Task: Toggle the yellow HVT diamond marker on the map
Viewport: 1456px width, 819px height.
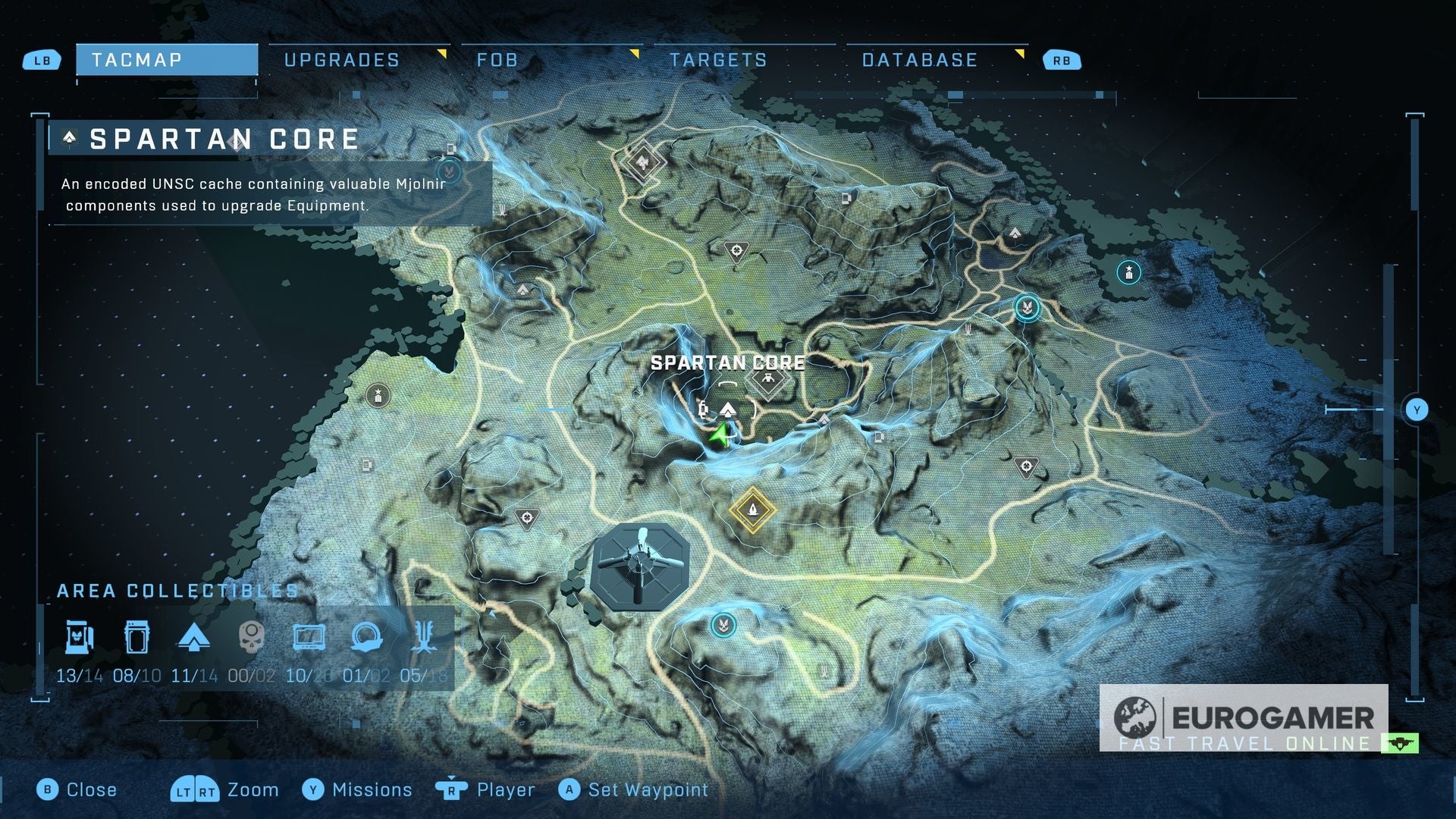Action: (752, 510)
